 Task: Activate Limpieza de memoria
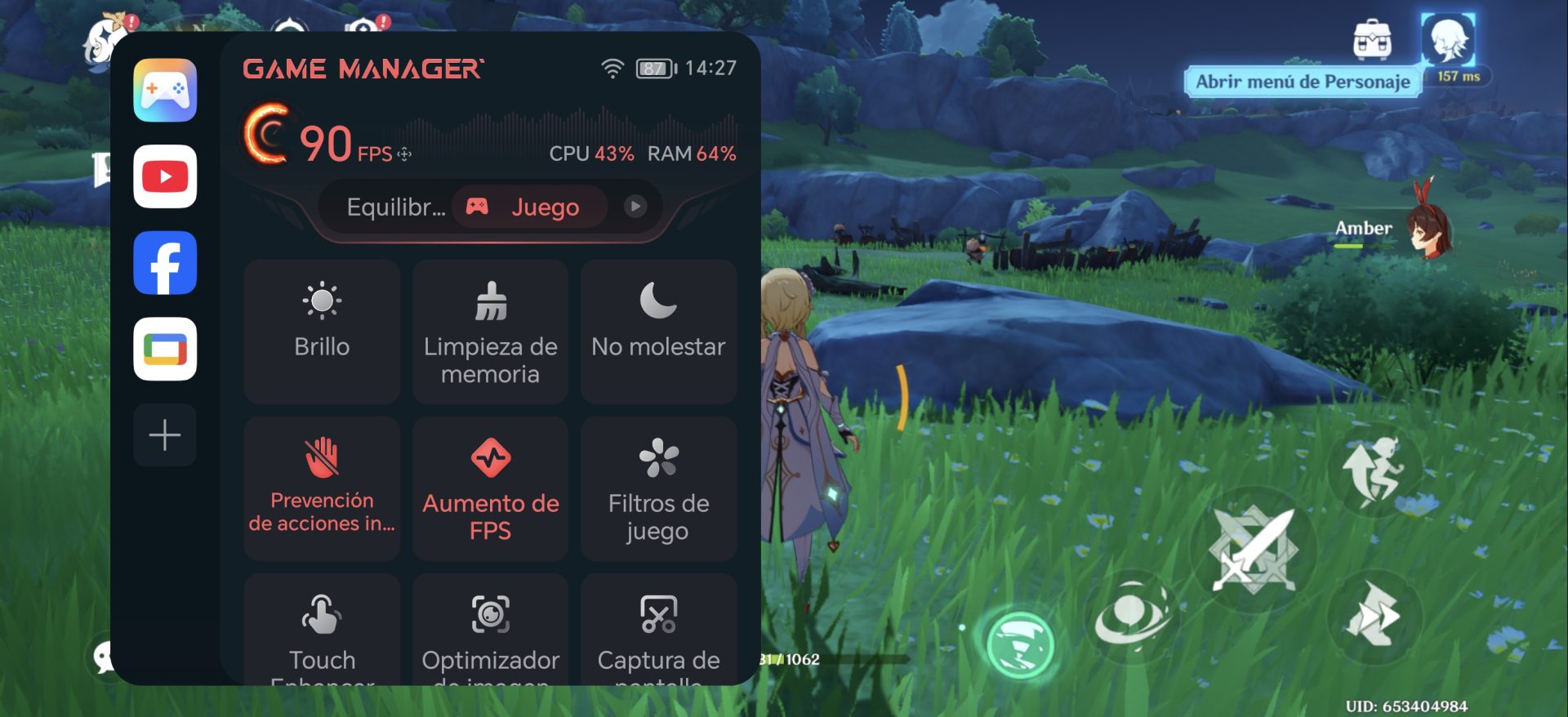click(490, 331)
